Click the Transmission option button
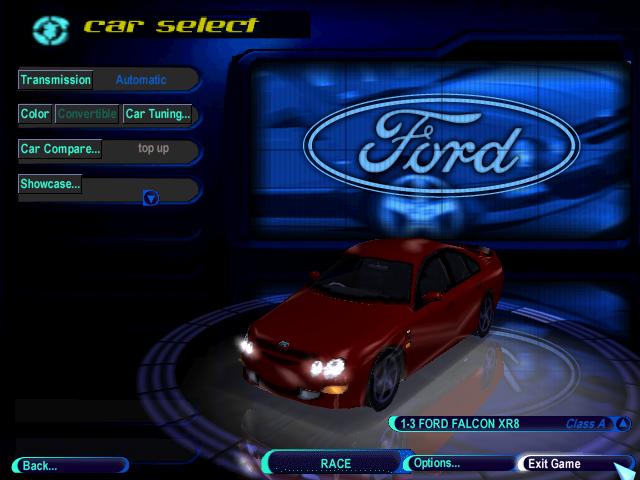The width and height of the screenshot is (640, 480). click(x=56, y=80)
